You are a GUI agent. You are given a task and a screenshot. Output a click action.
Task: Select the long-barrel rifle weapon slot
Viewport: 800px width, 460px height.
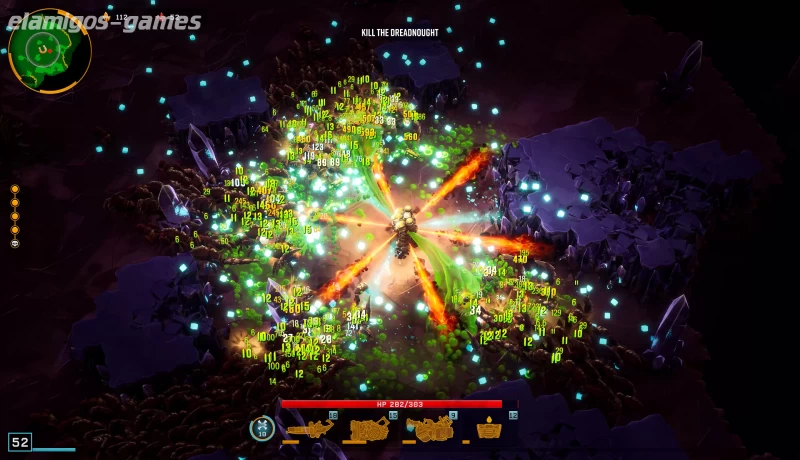coord(310,429)
